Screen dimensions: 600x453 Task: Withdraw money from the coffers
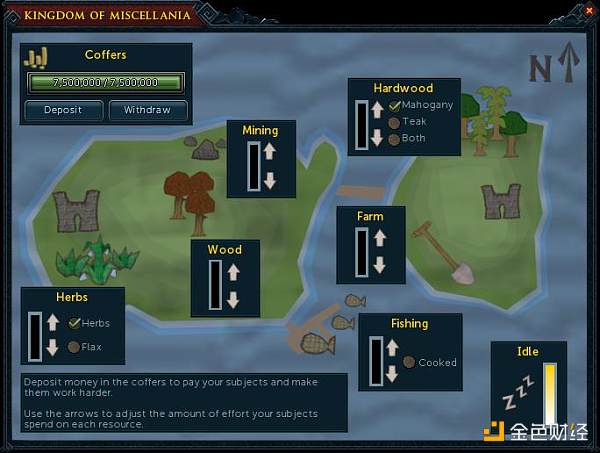click(147, 110)
